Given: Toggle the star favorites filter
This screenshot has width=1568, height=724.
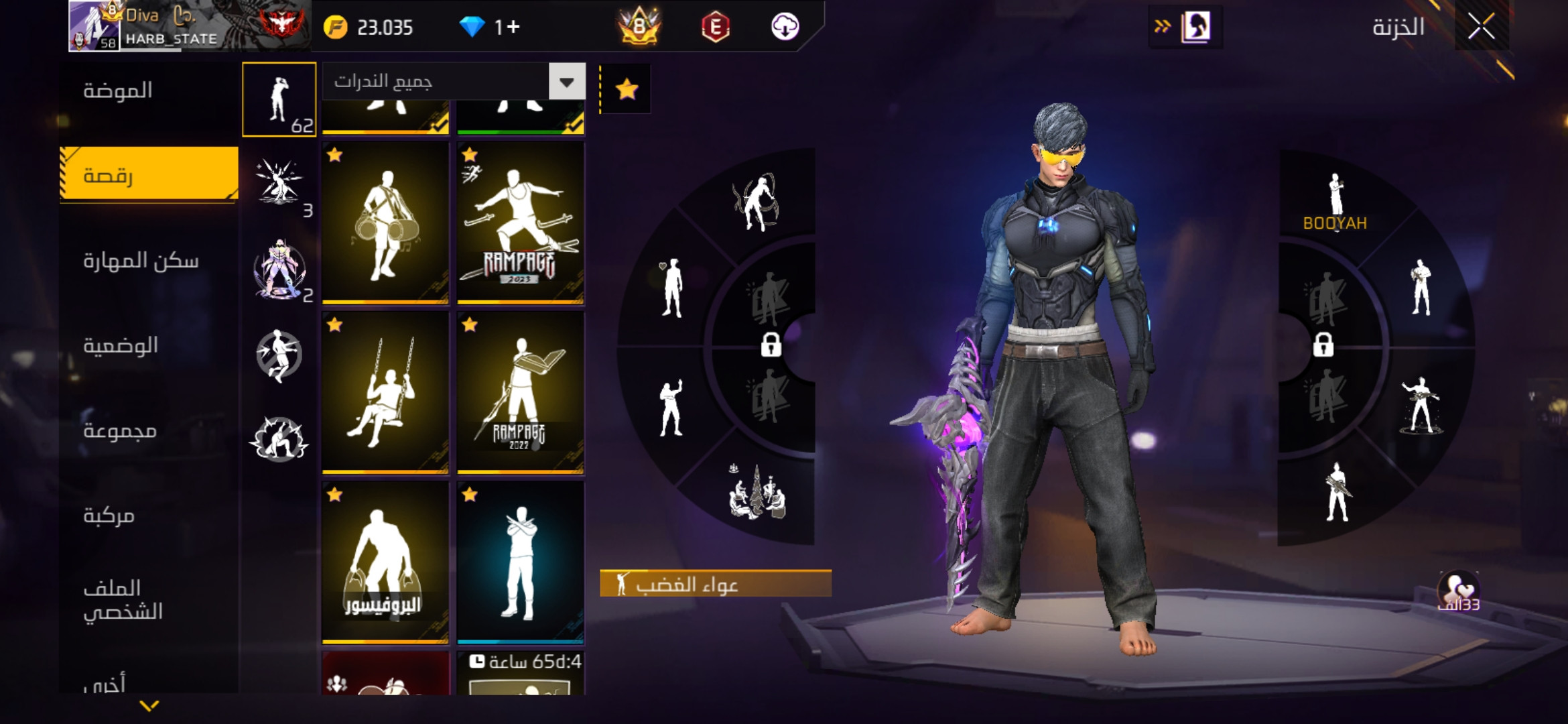Looking at the screenshot, I should [x=627, y=89].
